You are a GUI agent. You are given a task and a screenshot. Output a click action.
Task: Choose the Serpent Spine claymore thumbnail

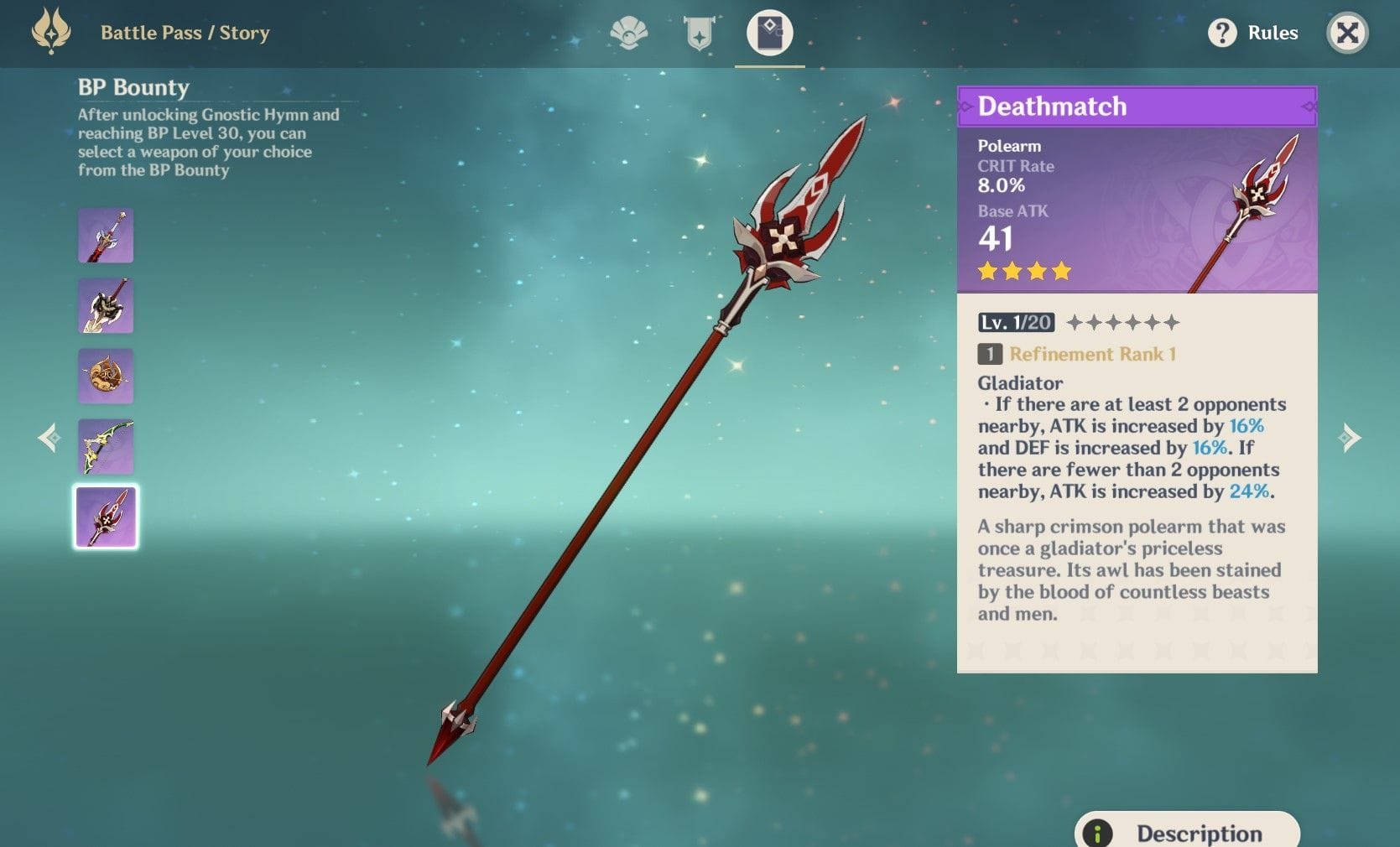point(106,306)
